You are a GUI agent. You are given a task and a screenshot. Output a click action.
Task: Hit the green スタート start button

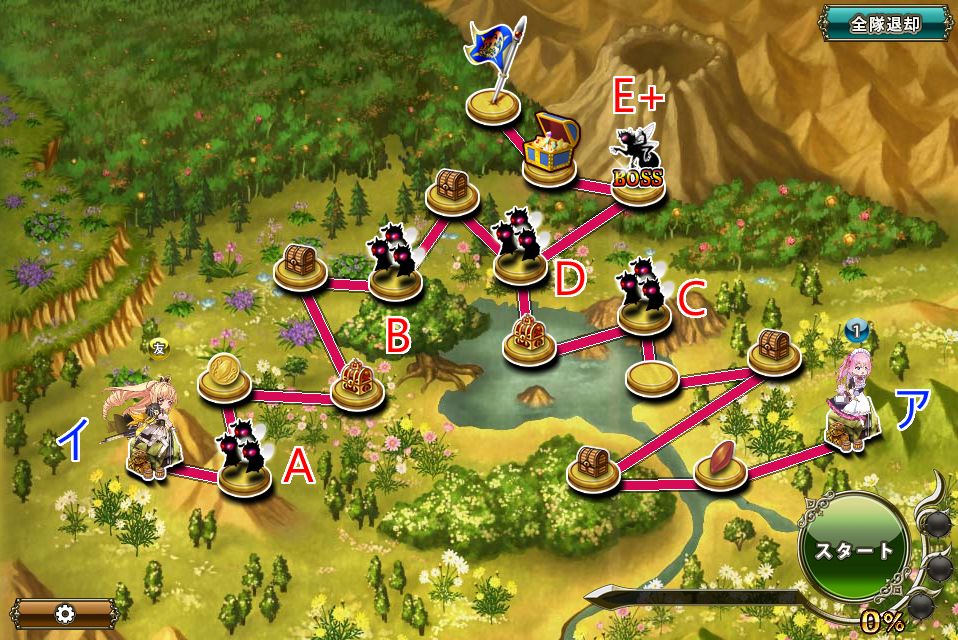pyautogui.click(x=853, y=550)
